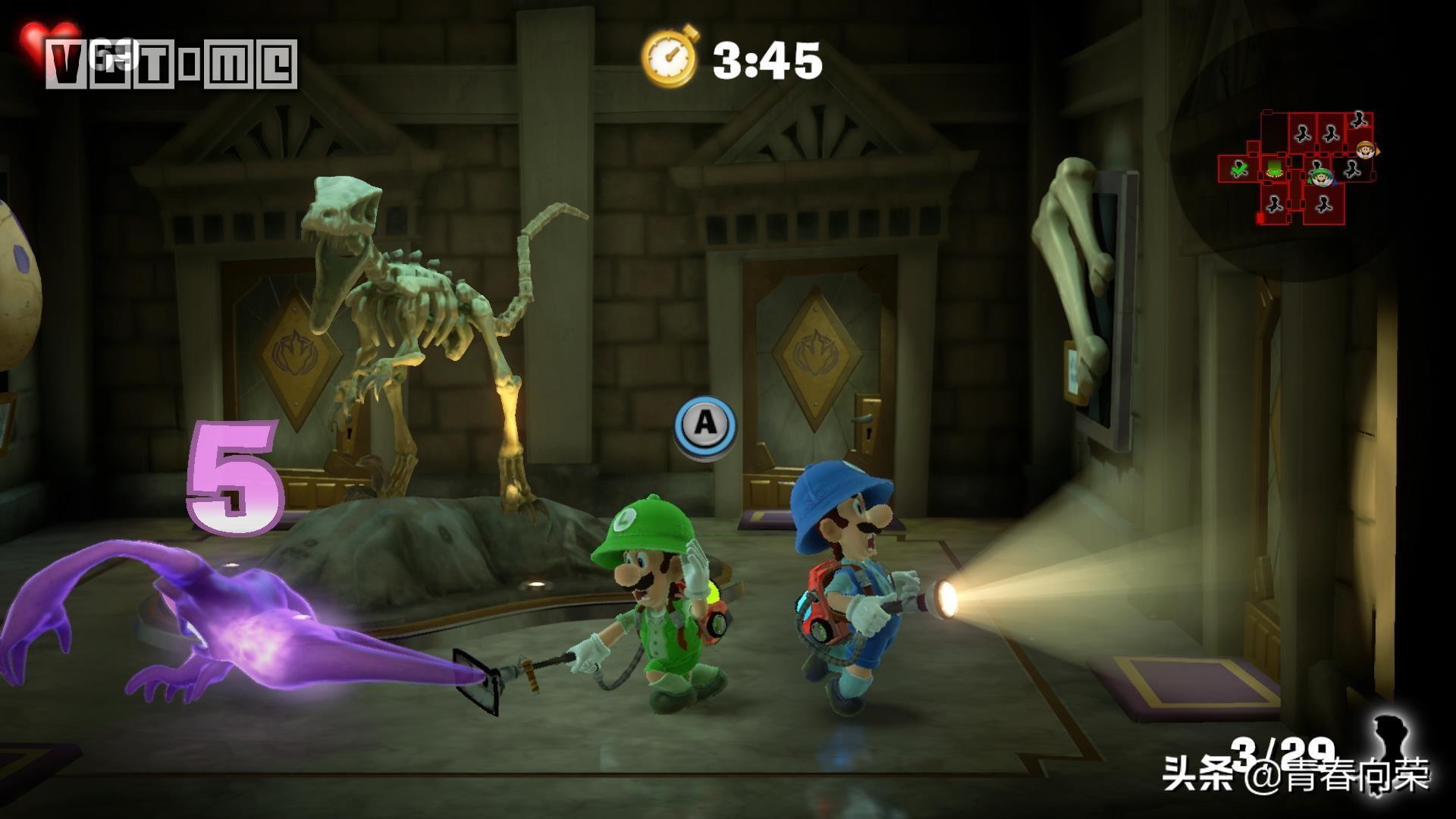
Task: Select orange-hat player marker on minimap
Action: [x=1366, y=149]
